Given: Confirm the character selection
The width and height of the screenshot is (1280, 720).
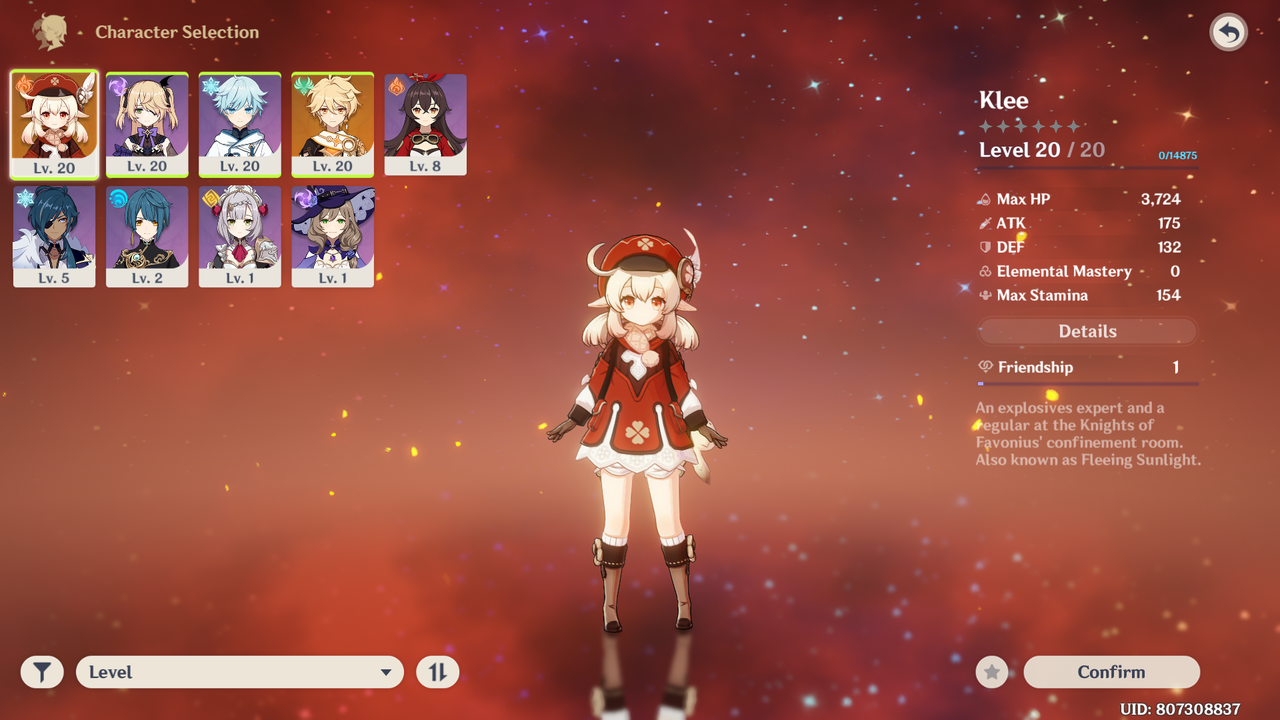Looking at the screenshot, I should (1111, 672).
